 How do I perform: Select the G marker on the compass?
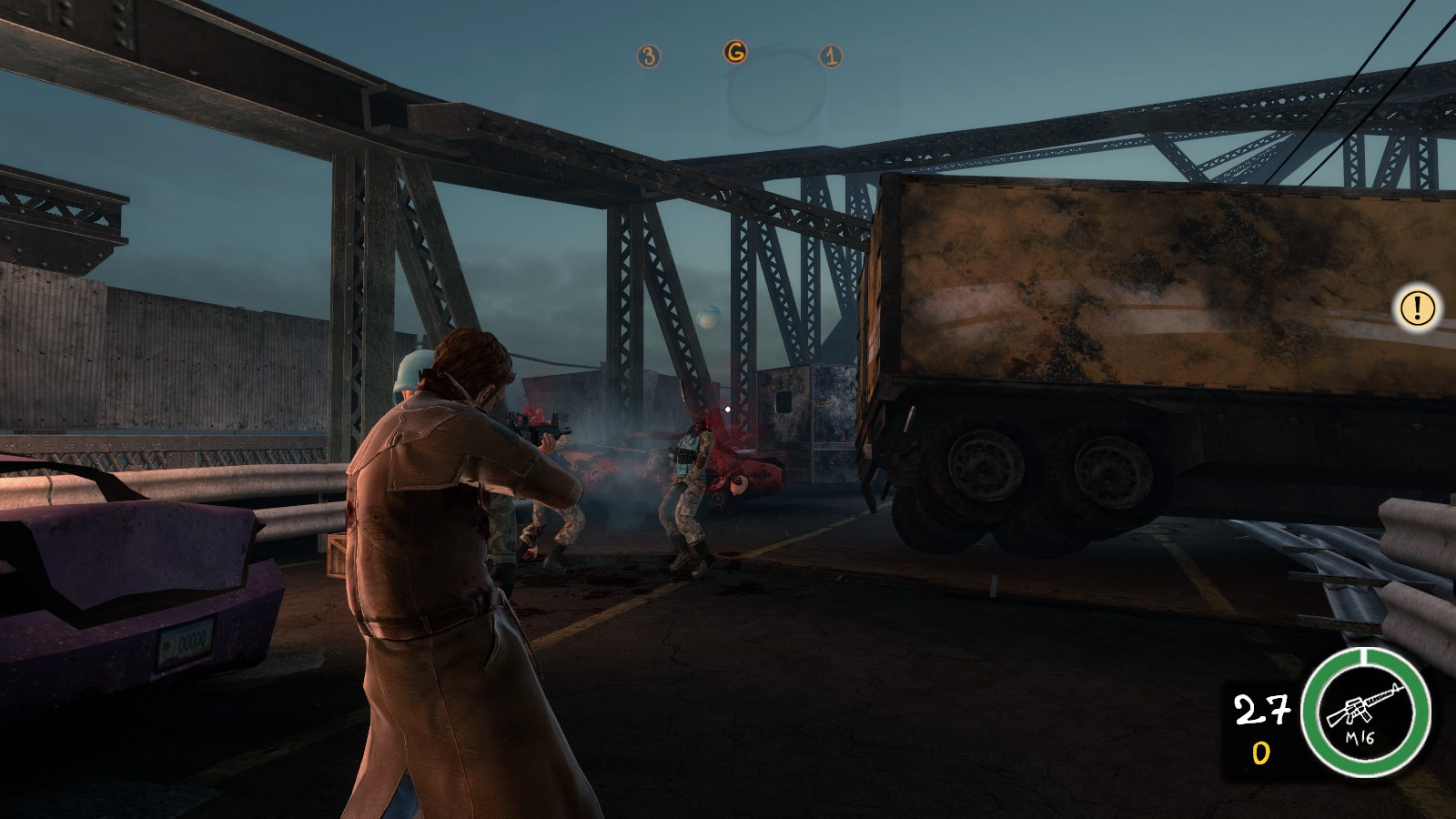point(734,53)
